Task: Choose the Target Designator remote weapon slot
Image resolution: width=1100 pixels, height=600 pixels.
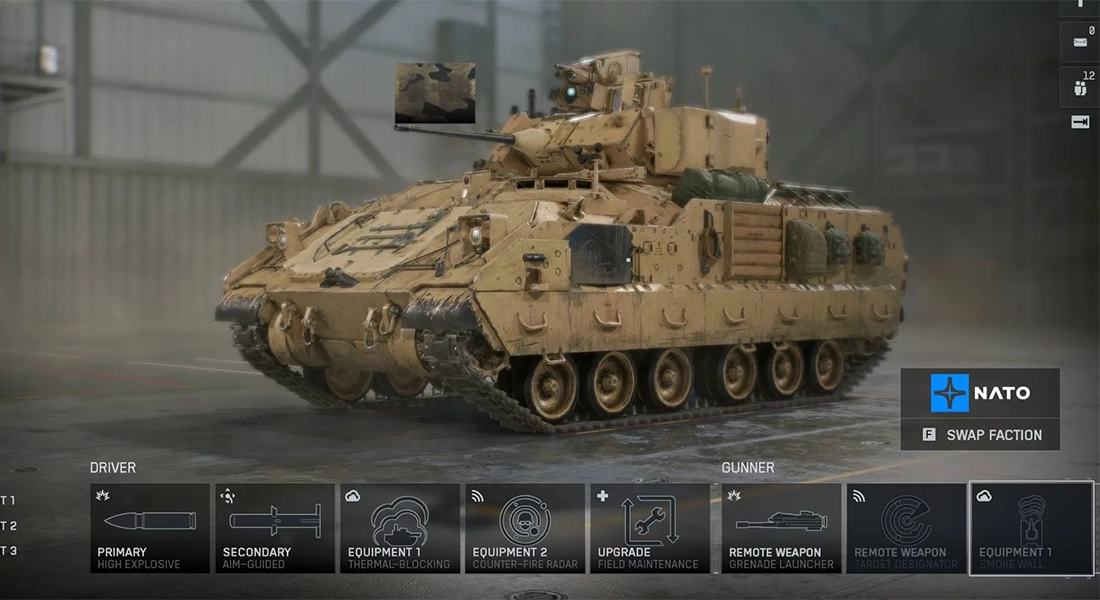Action: point(906,528)
